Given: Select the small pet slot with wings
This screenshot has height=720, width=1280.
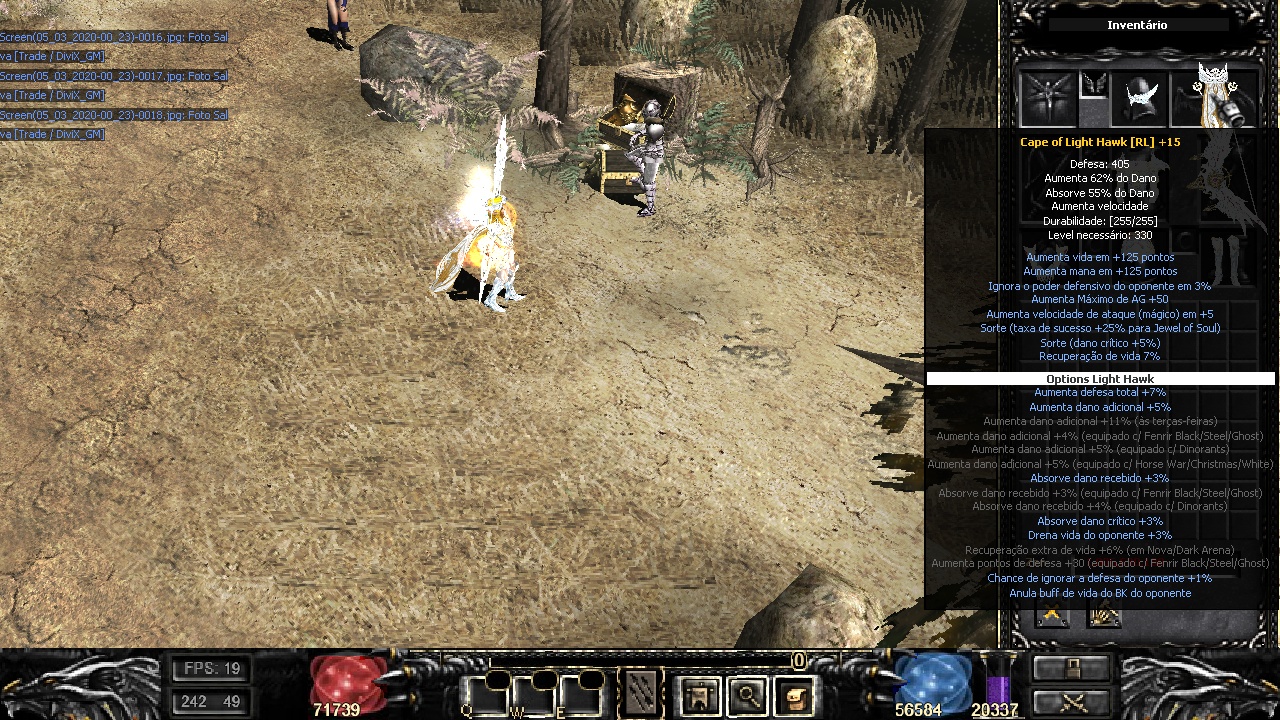Looking at the screenshot, I should pyautogui.click(x=1093, y=85).
